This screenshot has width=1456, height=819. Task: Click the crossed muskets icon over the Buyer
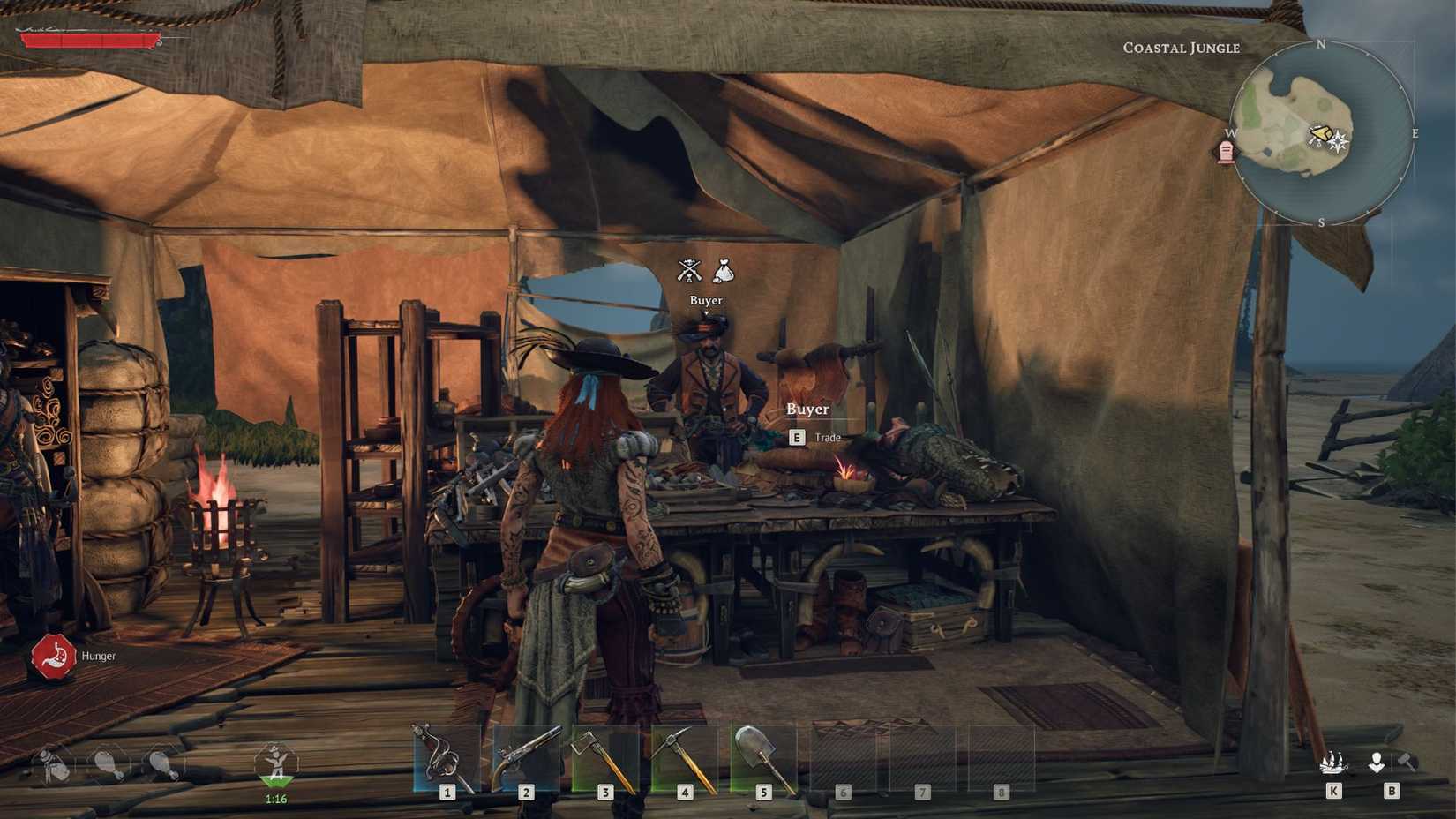click(x=689, y=270)
